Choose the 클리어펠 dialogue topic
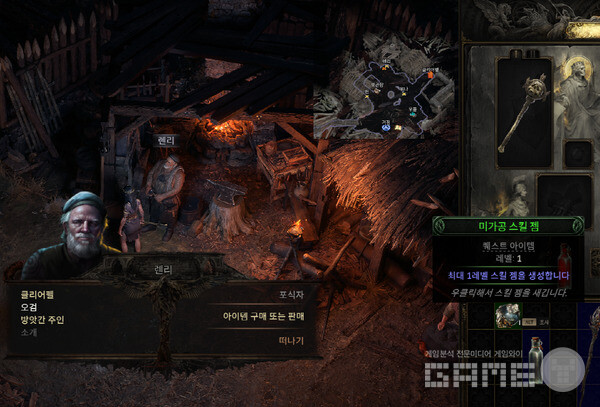Viewport: 600px width, 407px height. click(x=37, y=295)
